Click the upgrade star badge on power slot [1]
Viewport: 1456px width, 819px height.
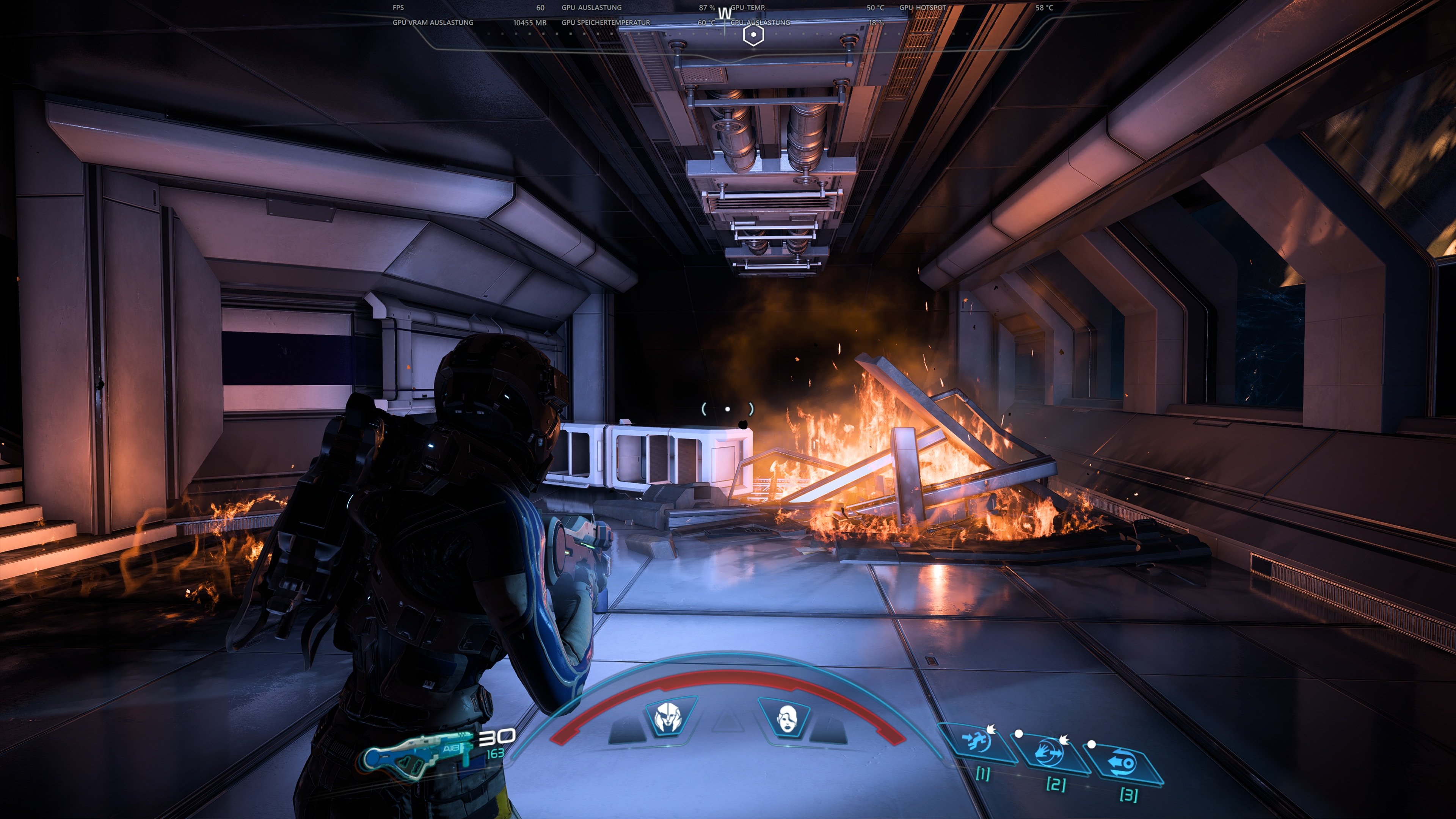[x=992, y=730]
